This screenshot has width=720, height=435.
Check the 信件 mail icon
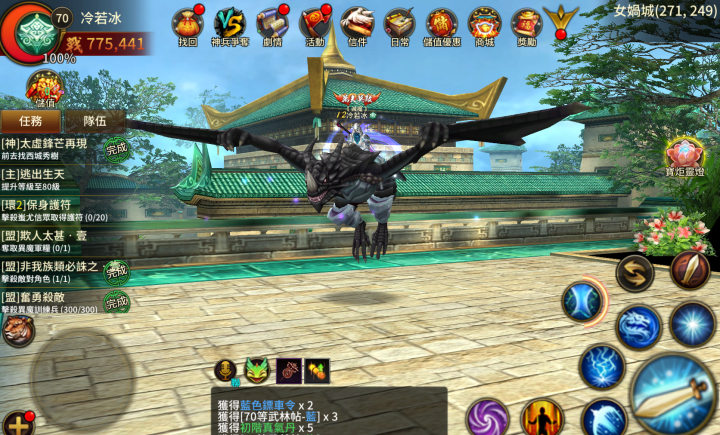tap(357, 24)
